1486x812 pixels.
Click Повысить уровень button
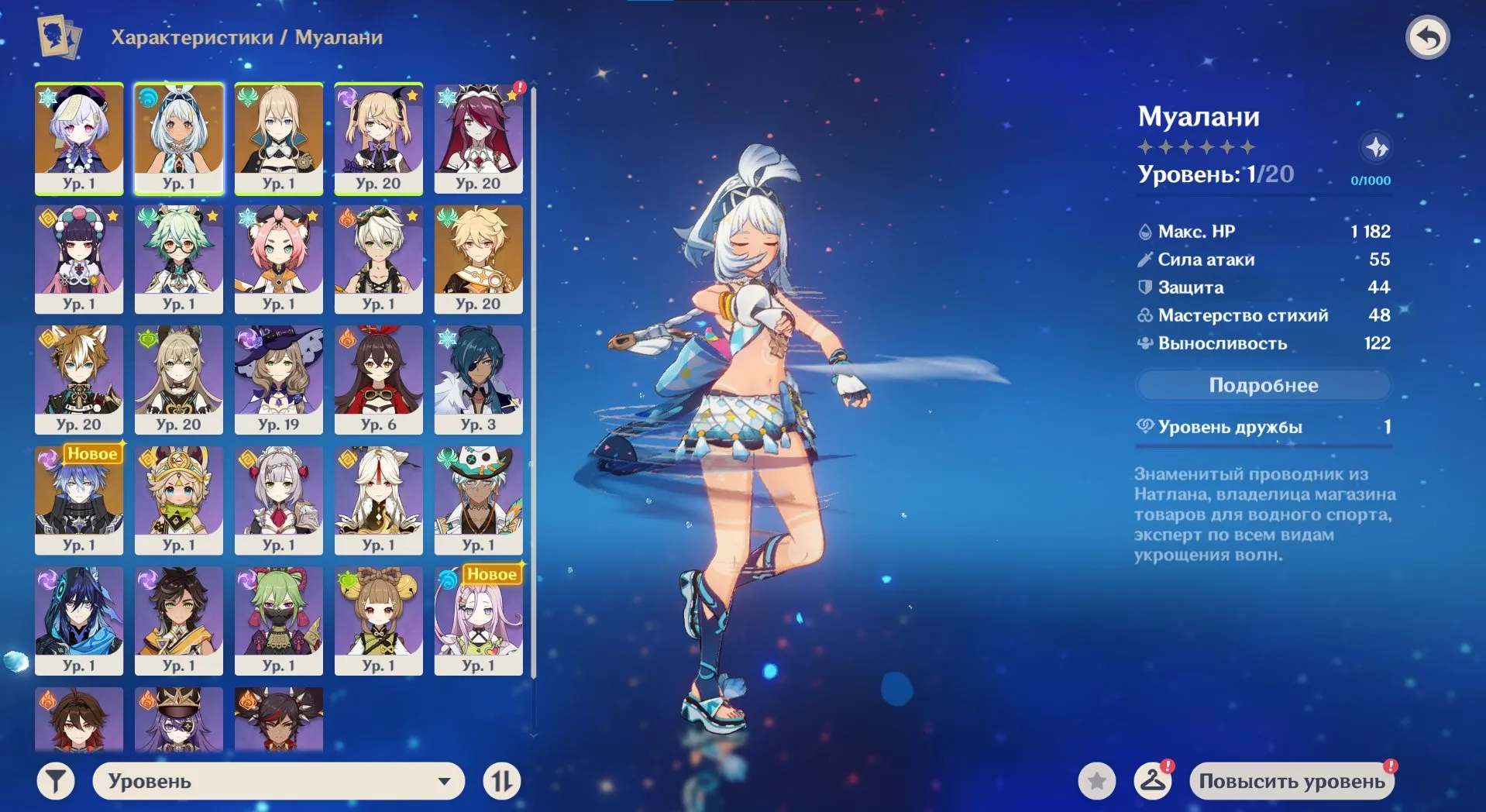1291,781
